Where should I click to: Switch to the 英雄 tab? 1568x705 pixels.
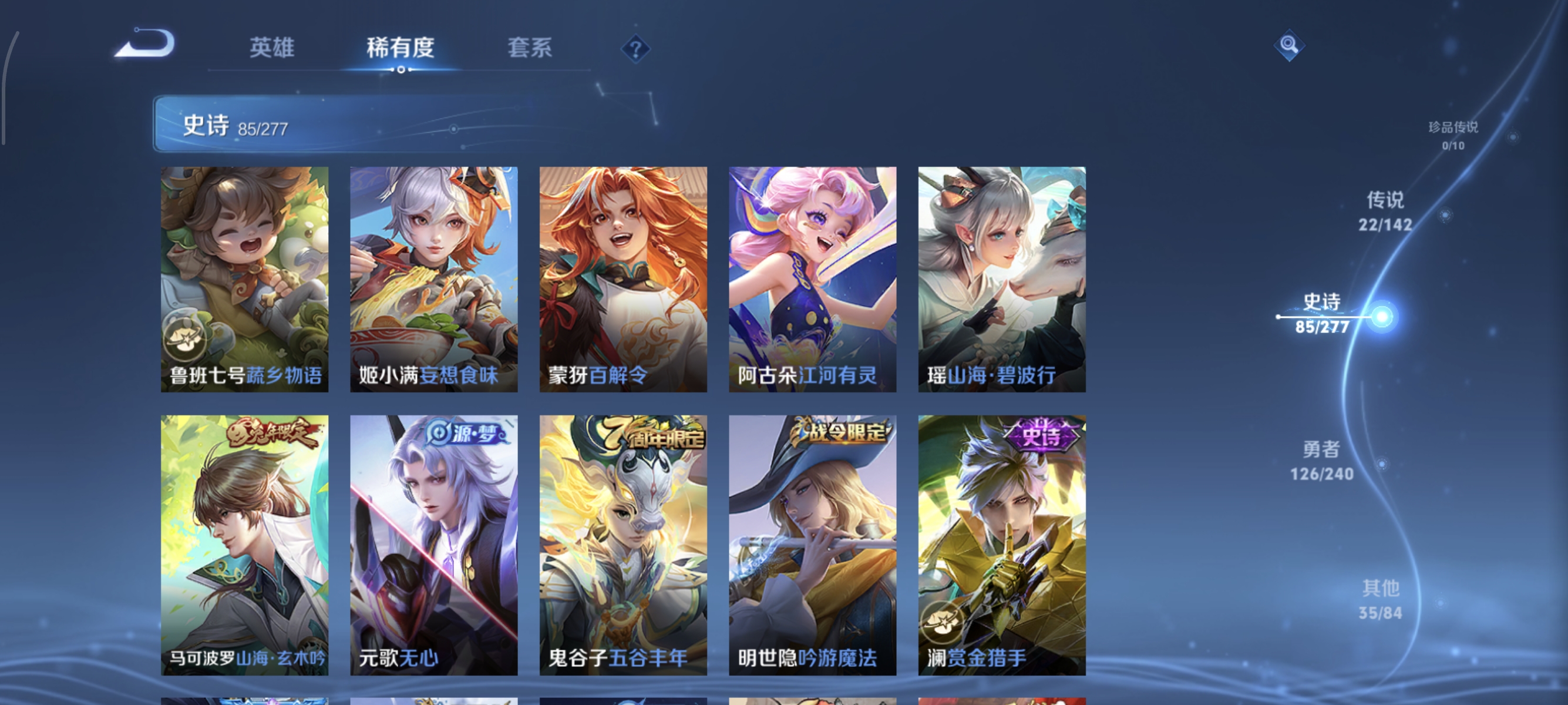271,49
